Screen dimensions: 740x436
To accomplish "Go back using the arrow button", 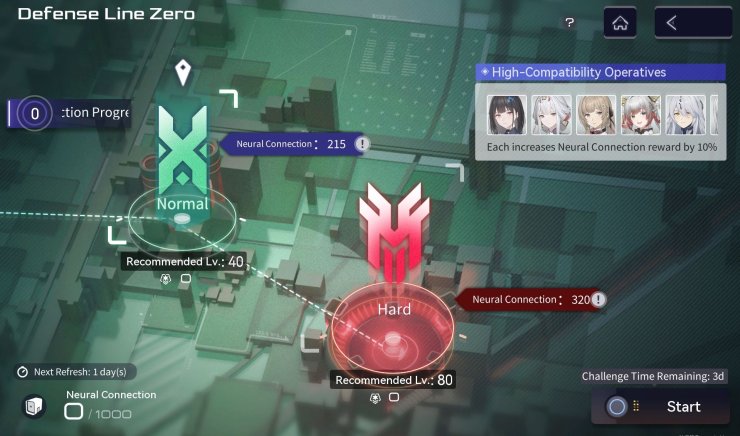I will click(x=692, y=23).
